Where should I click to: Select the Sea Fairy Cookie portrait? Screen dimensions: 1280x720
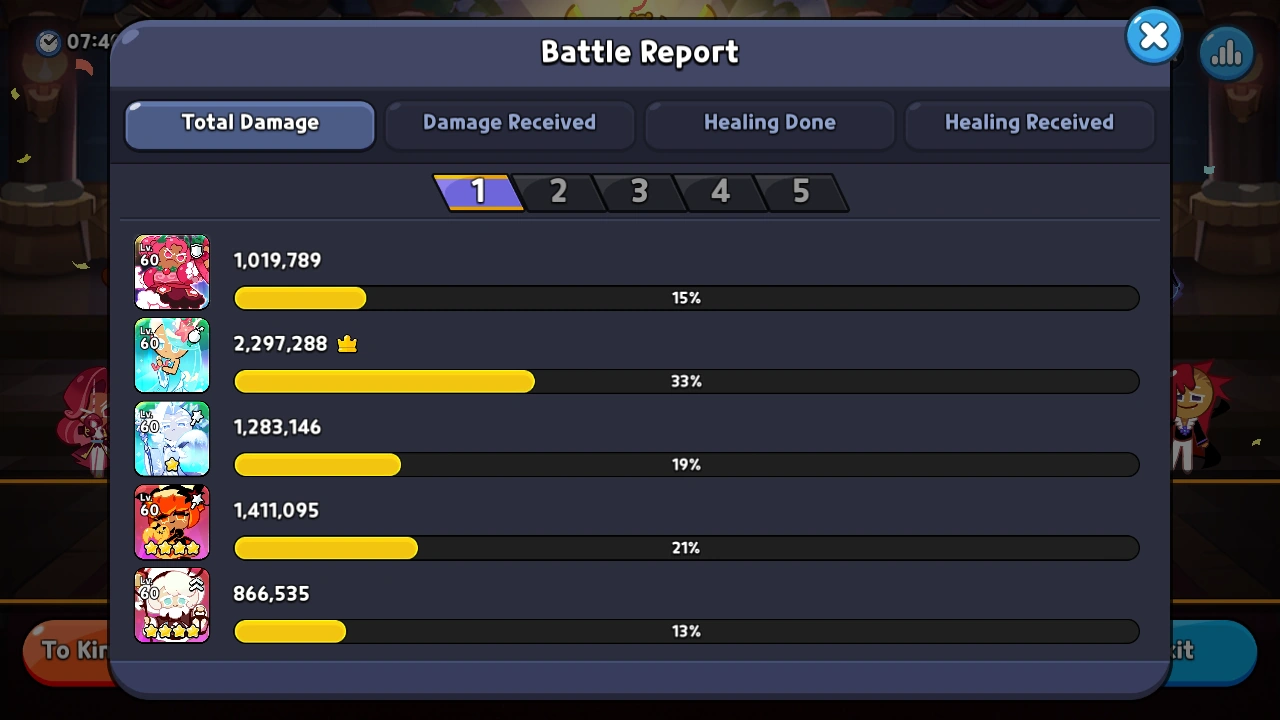(172, 355)
